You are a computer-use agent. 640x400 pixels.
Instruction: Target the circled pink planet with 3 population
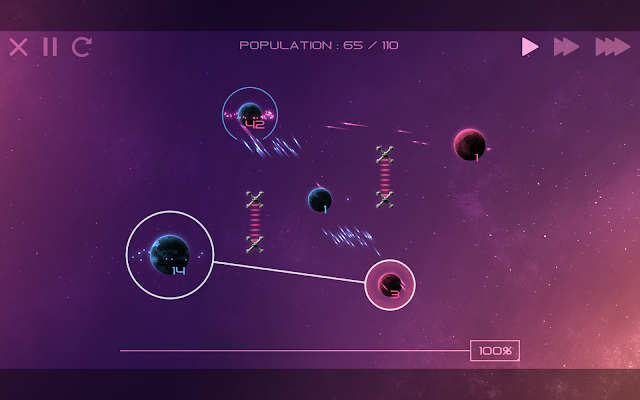tap(390, 285)
